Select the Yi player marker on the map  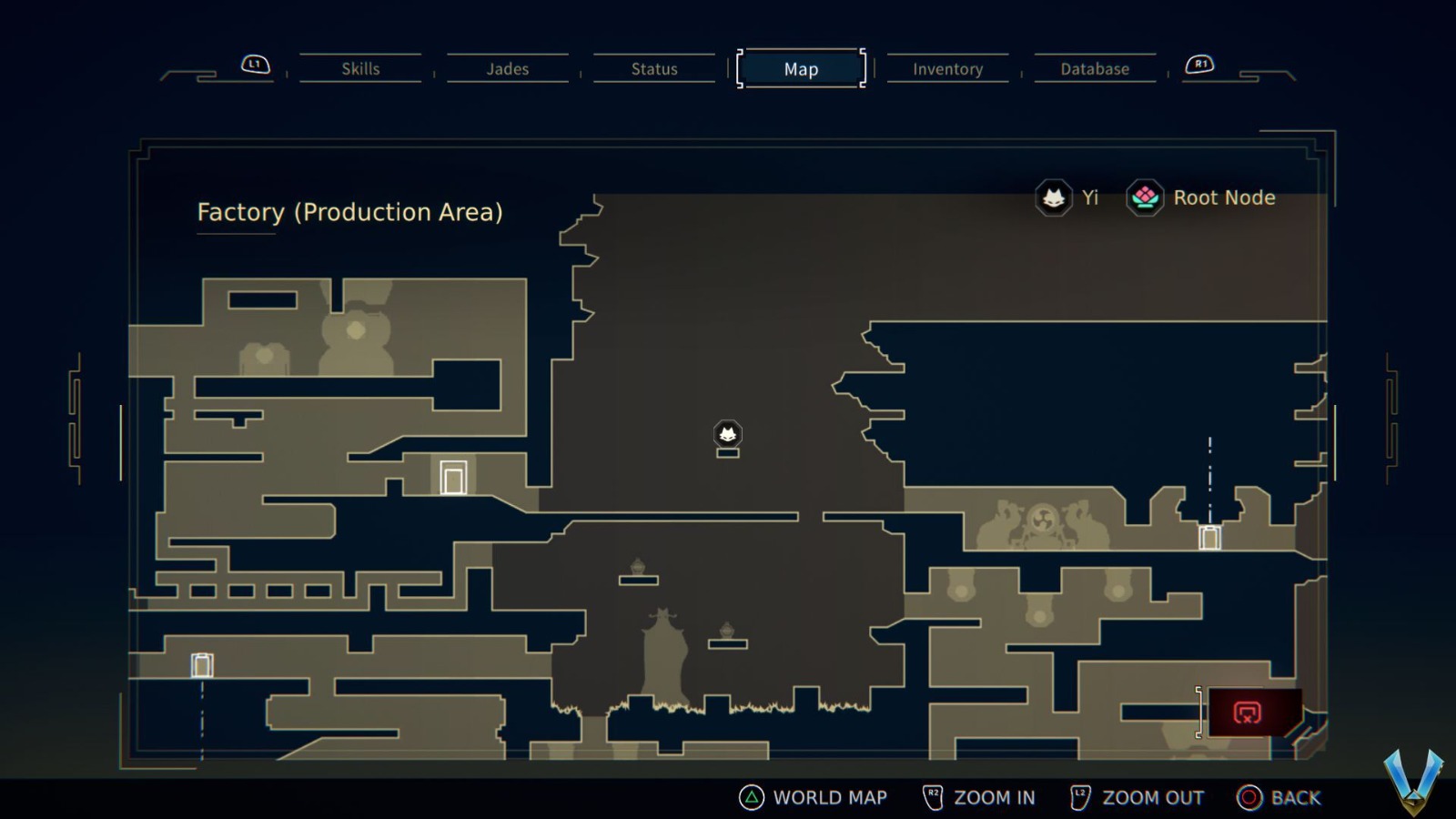pyautogui.click(x=727, y=434)
